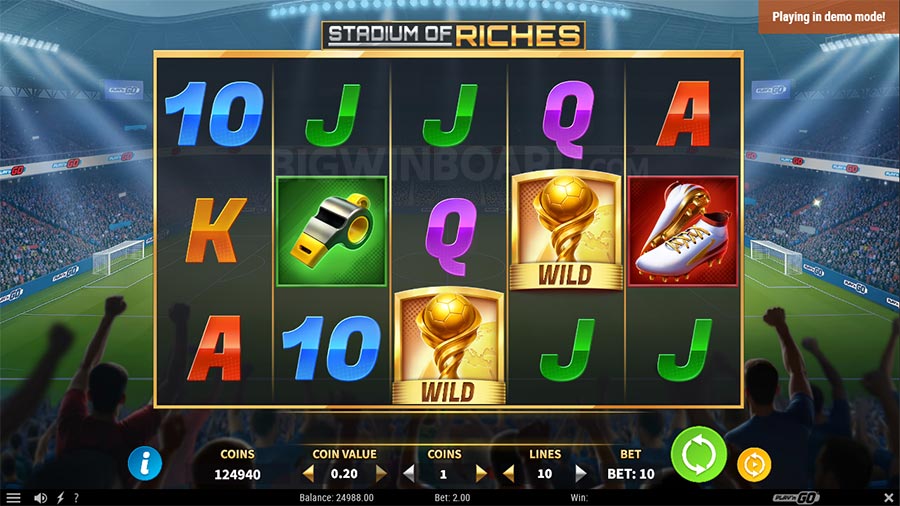Viewport: 900px width, 506px height.
Task: Toggle the sound speaker icon
Action: tap(41, 497)
